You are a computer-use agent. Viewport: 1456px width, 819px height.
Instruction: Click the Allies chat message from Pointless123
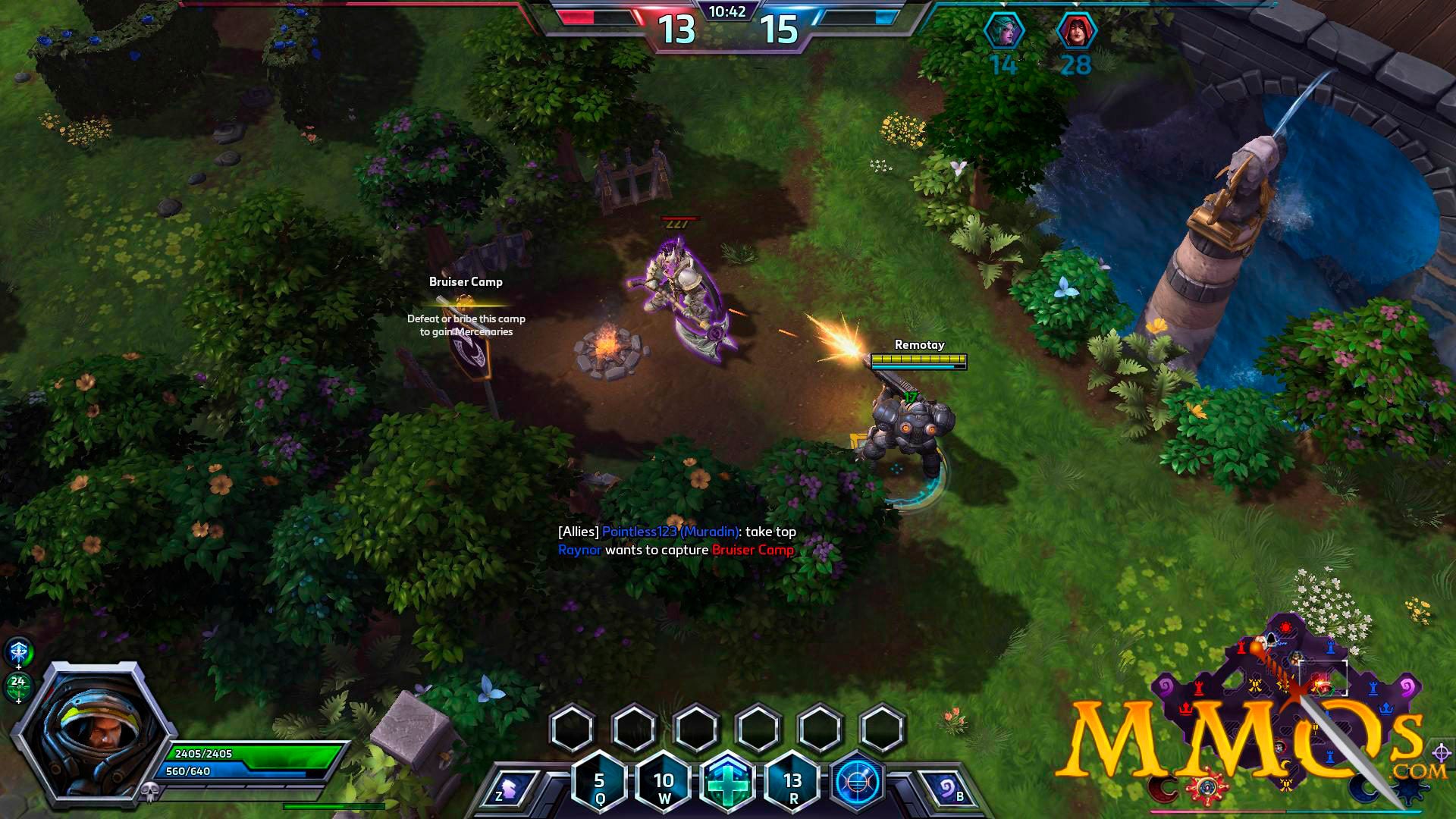click(x=676, y=532)
